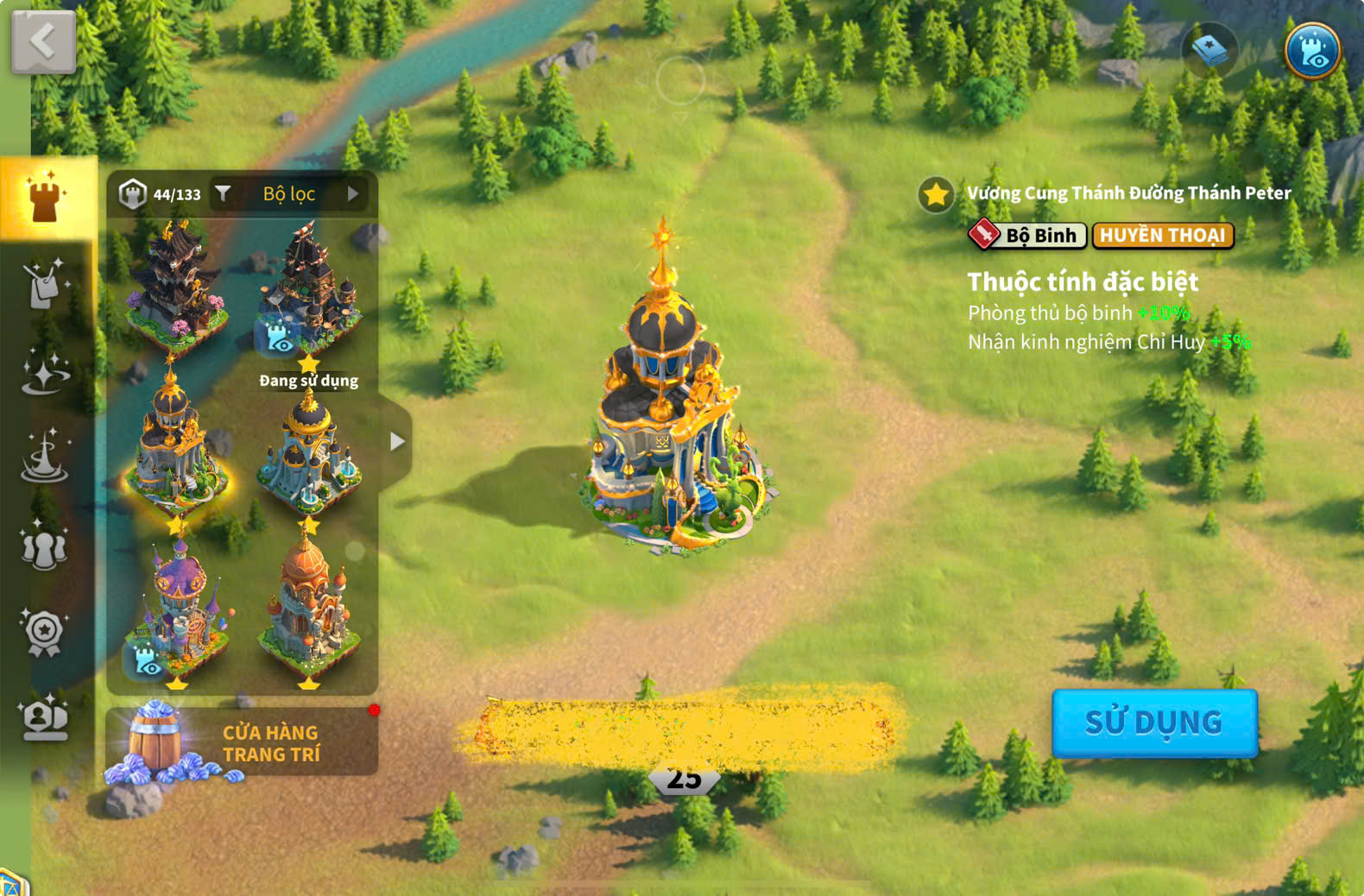Image resolution: width=1364 pixels, height=896 pixels.
Task: Select the blue fountain palace skin
Action: point(308,453)
